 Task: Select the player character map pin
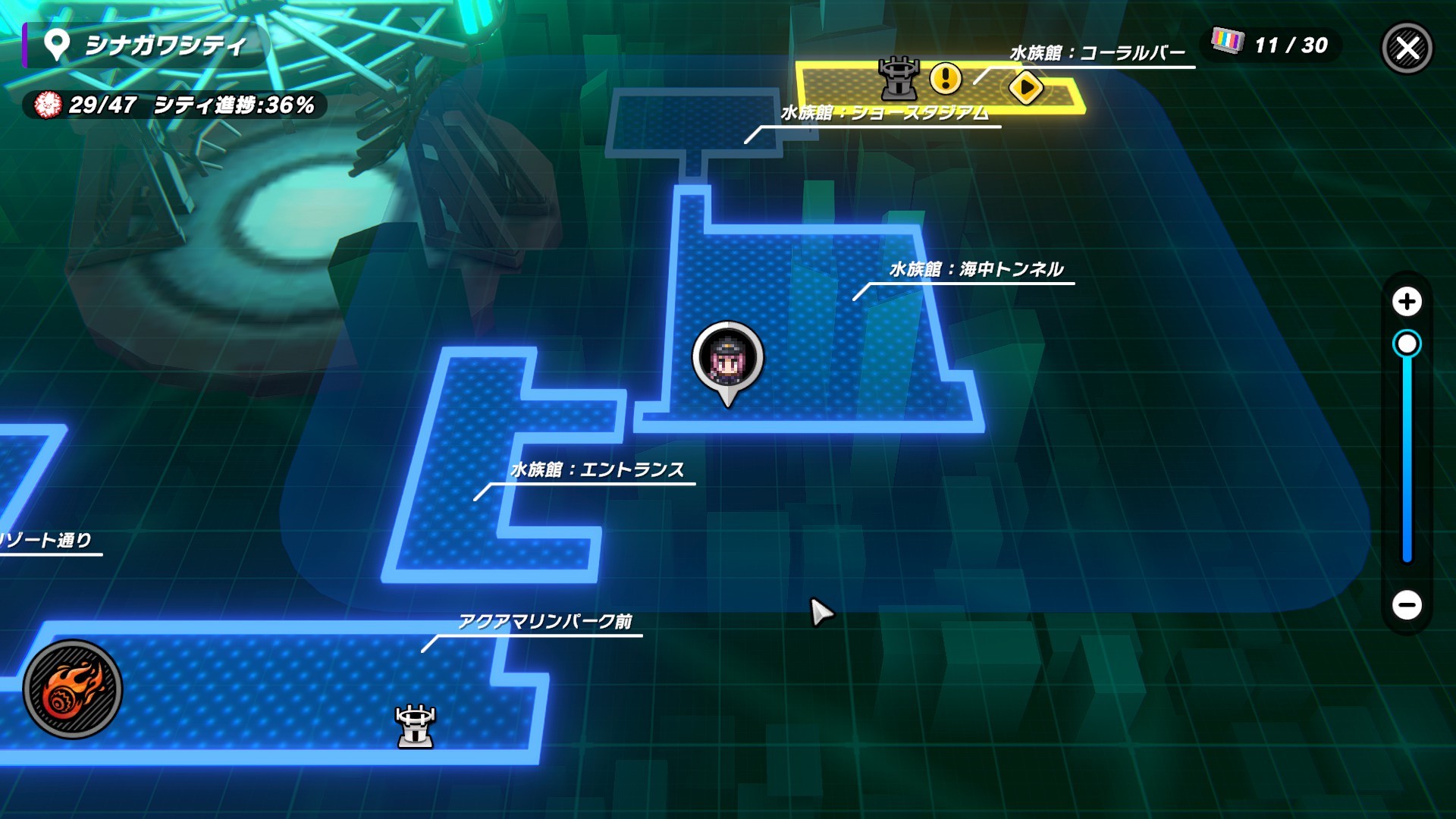click(727, 359)
